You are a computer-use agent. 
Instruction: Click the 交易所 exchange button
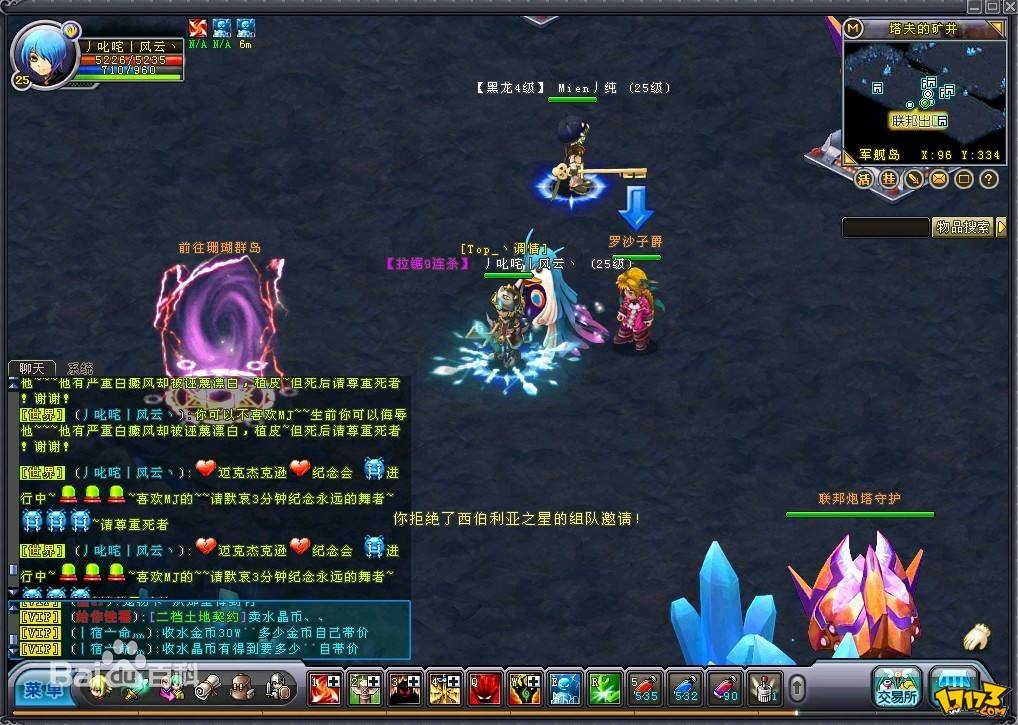click(895, 684)
